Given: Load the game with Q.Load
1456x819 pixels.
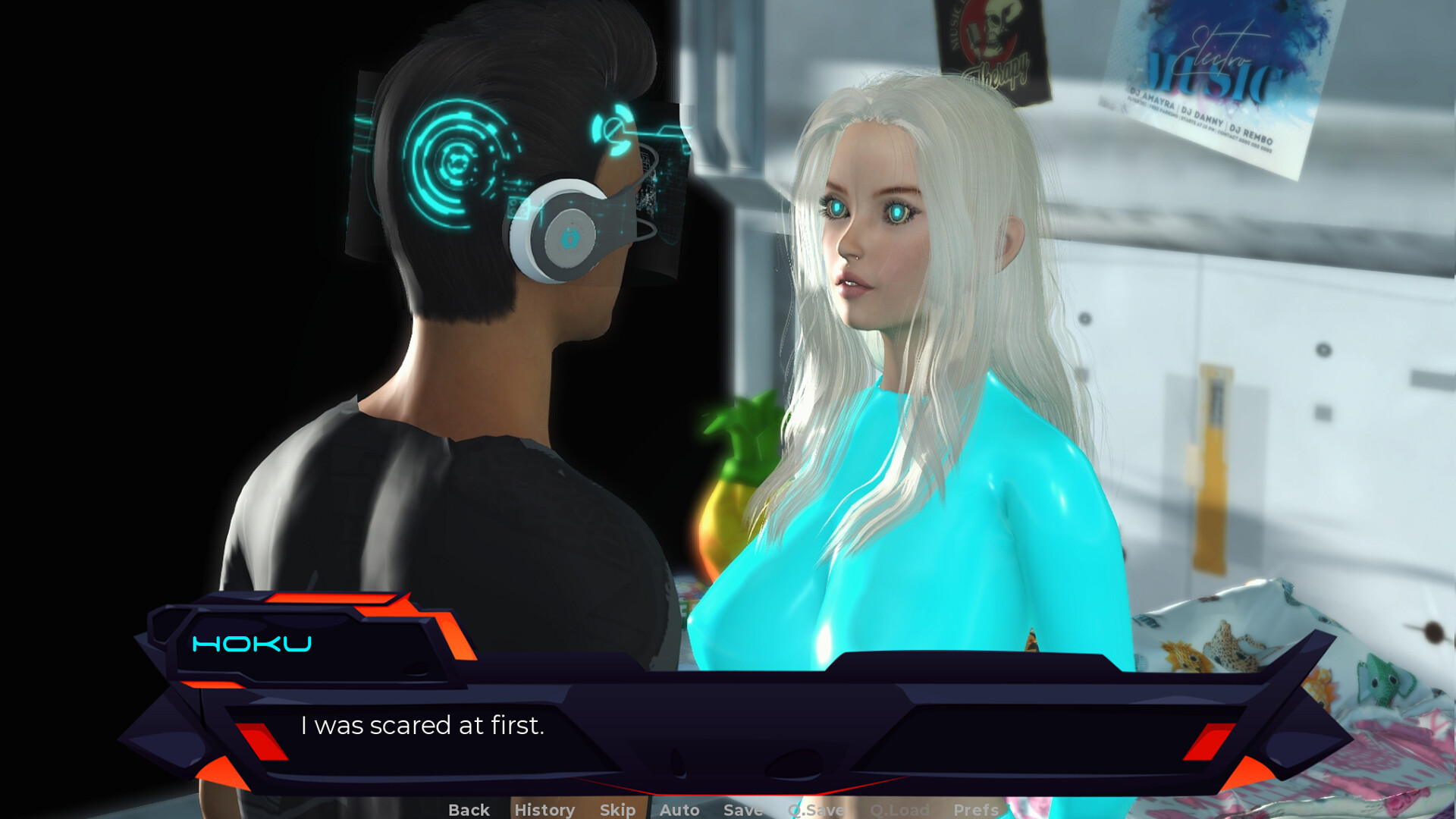Looking at the screenshot, I should click(x=902, y=809).
